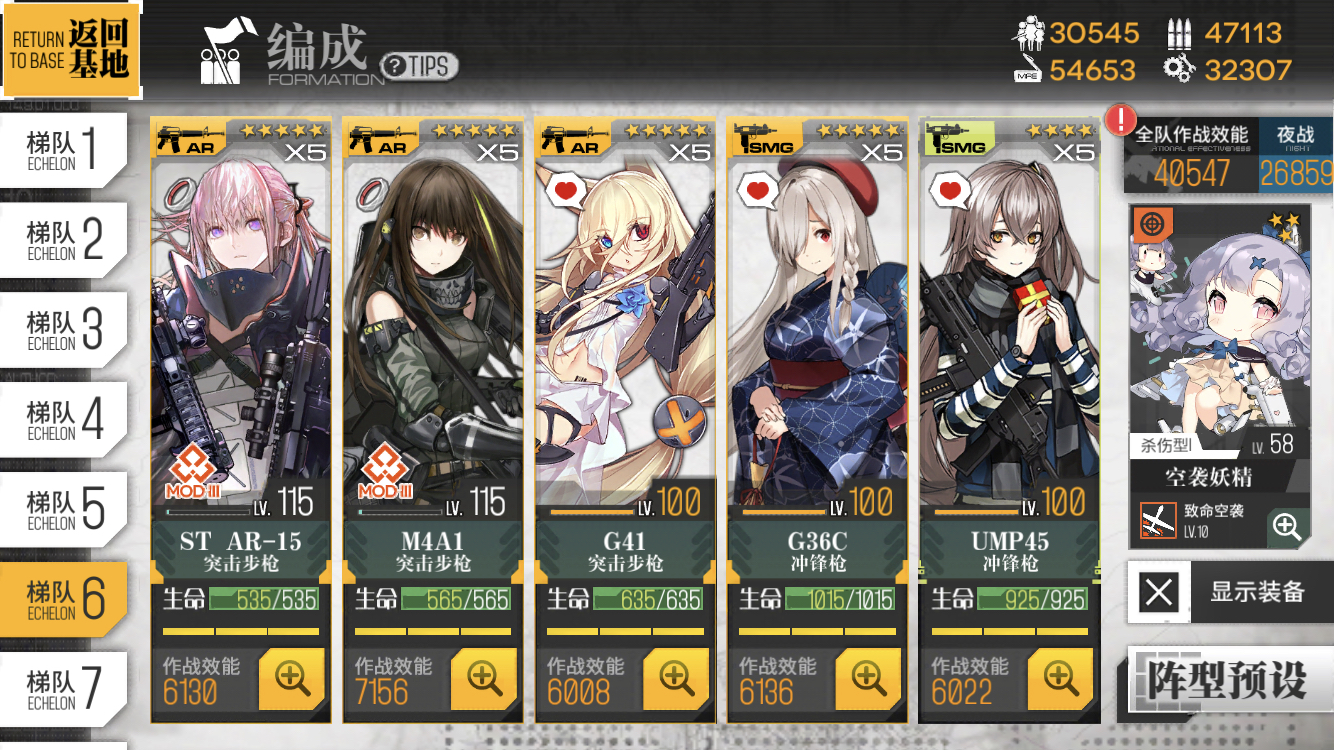
Task: Toggle the 显示装备 equipment display
Action: pos(1230,592)
